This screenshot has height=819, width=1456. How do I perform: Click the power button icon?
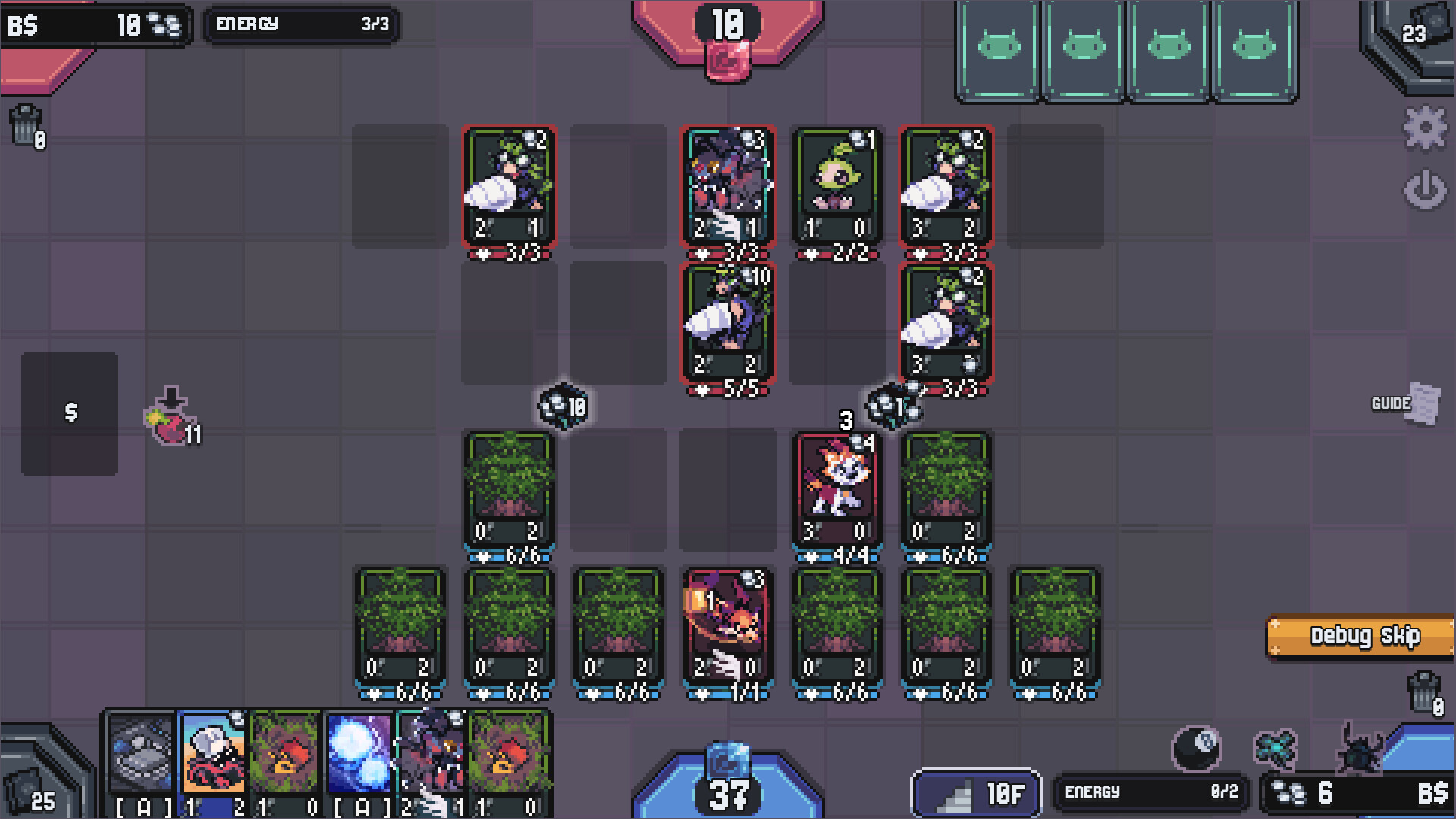pyautogui.click(x=1426, y=190)
